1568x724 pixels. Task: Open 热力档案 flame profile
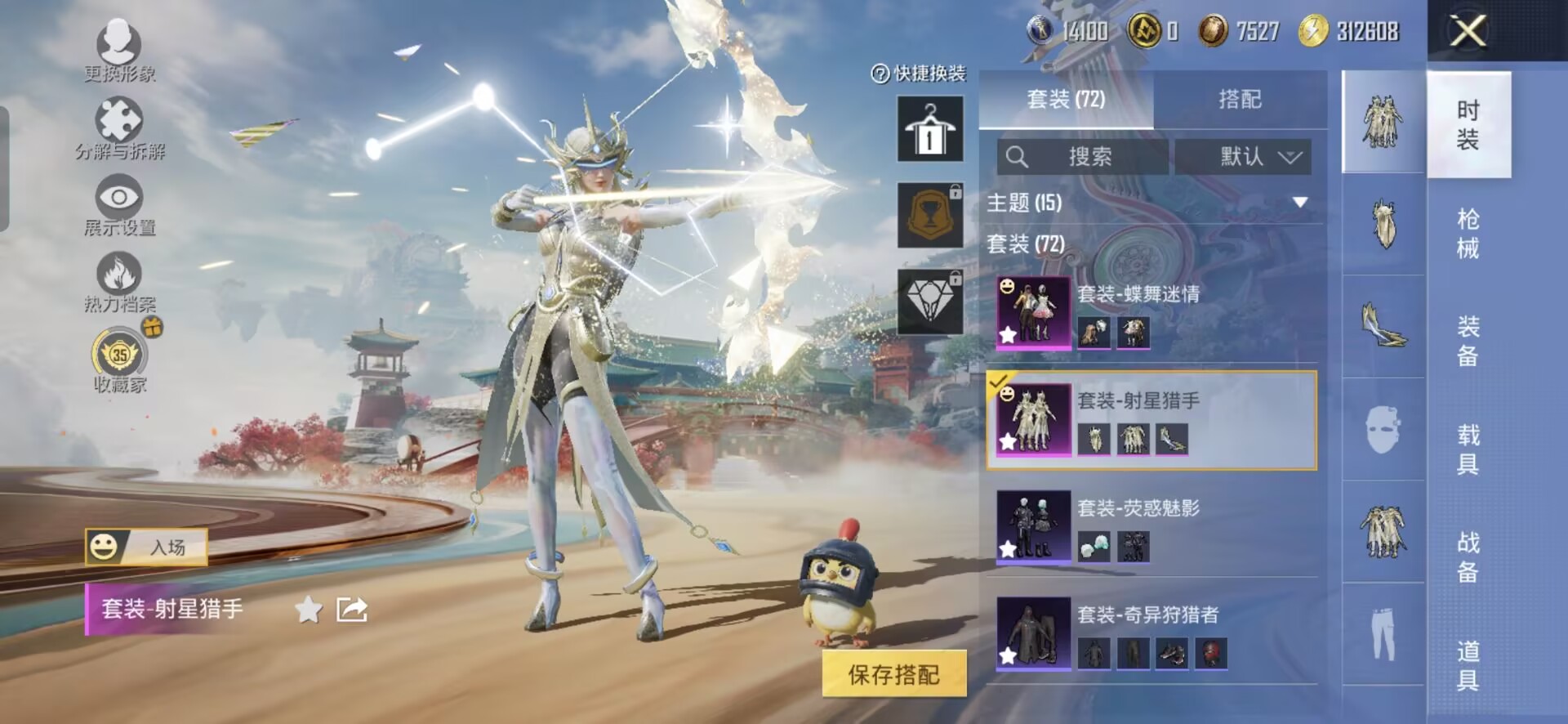click(119, 281)
